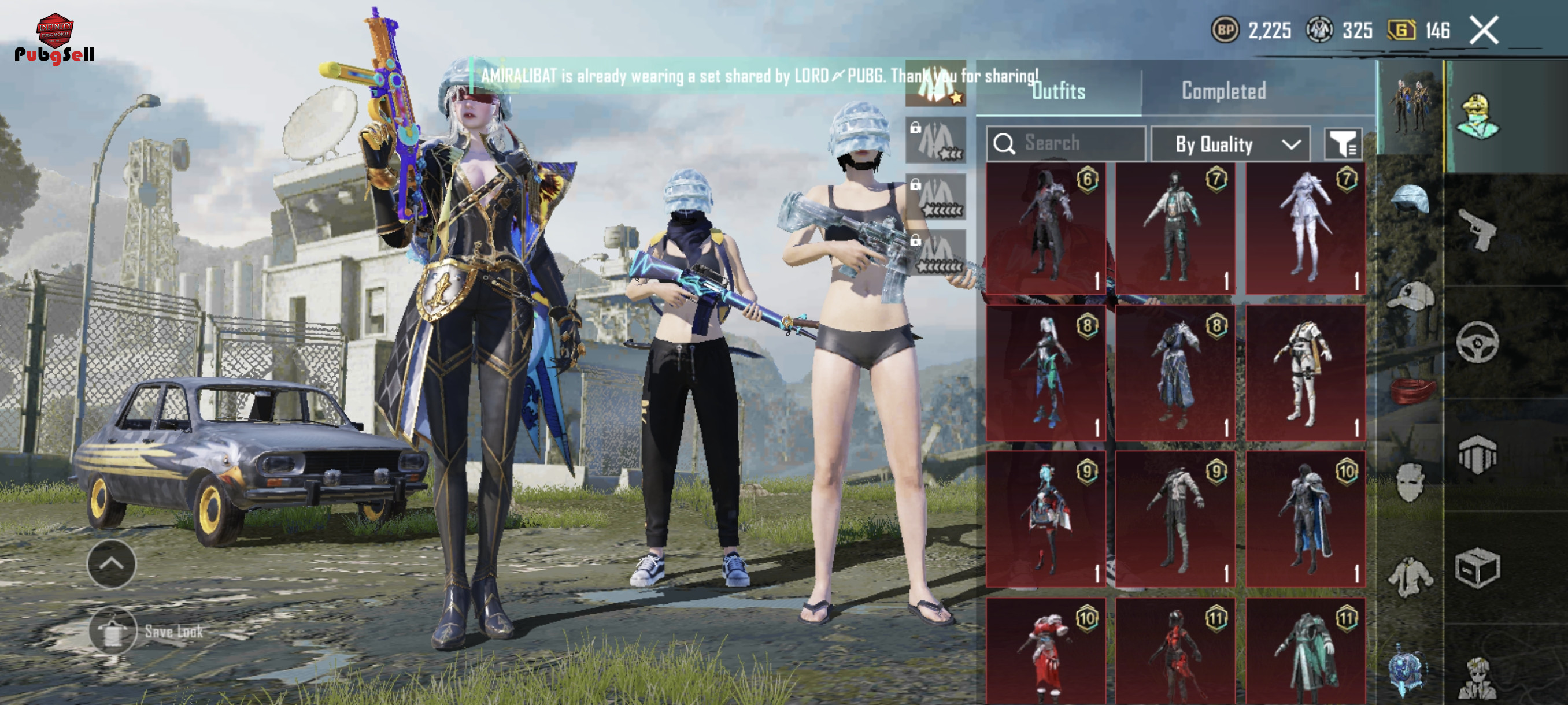Switch to the Completed tab

click(1223, 91)
